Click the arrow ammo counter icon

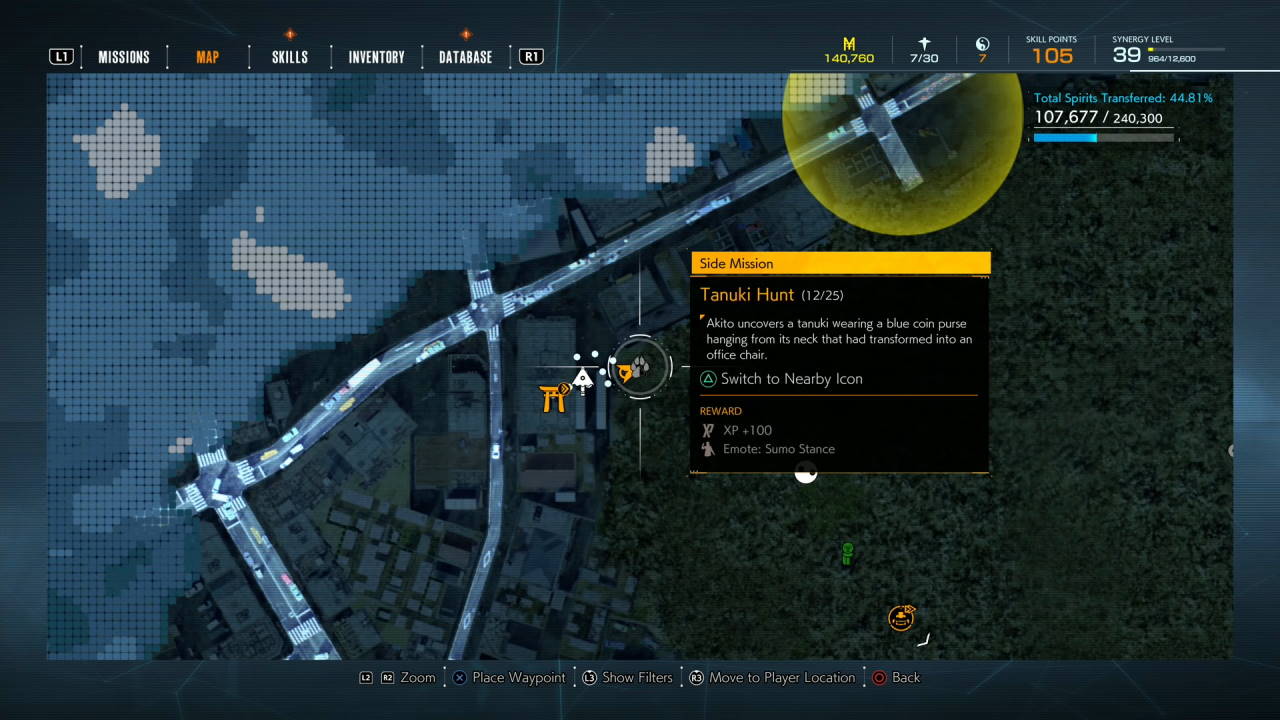[x=923, y=44]
